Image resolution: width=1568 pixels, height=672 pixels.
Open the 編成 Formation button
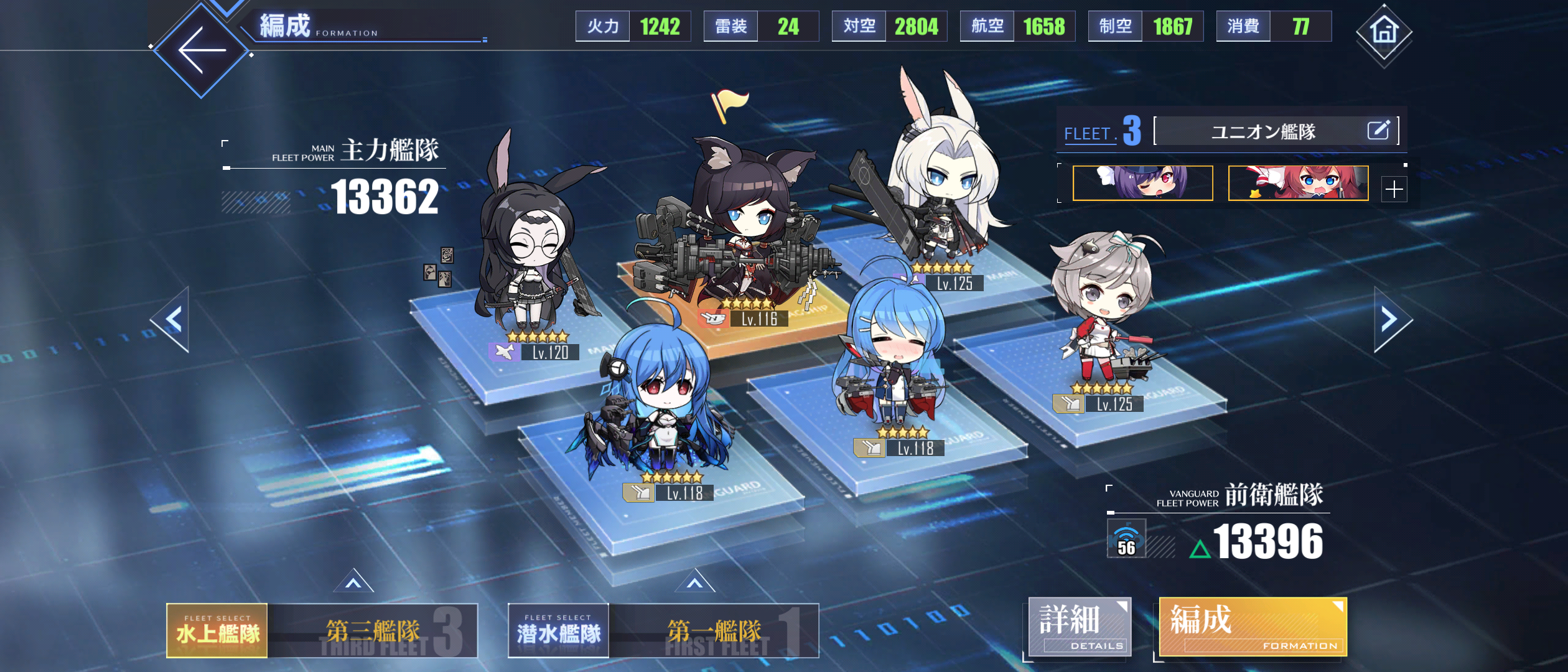pos(1252,627)
